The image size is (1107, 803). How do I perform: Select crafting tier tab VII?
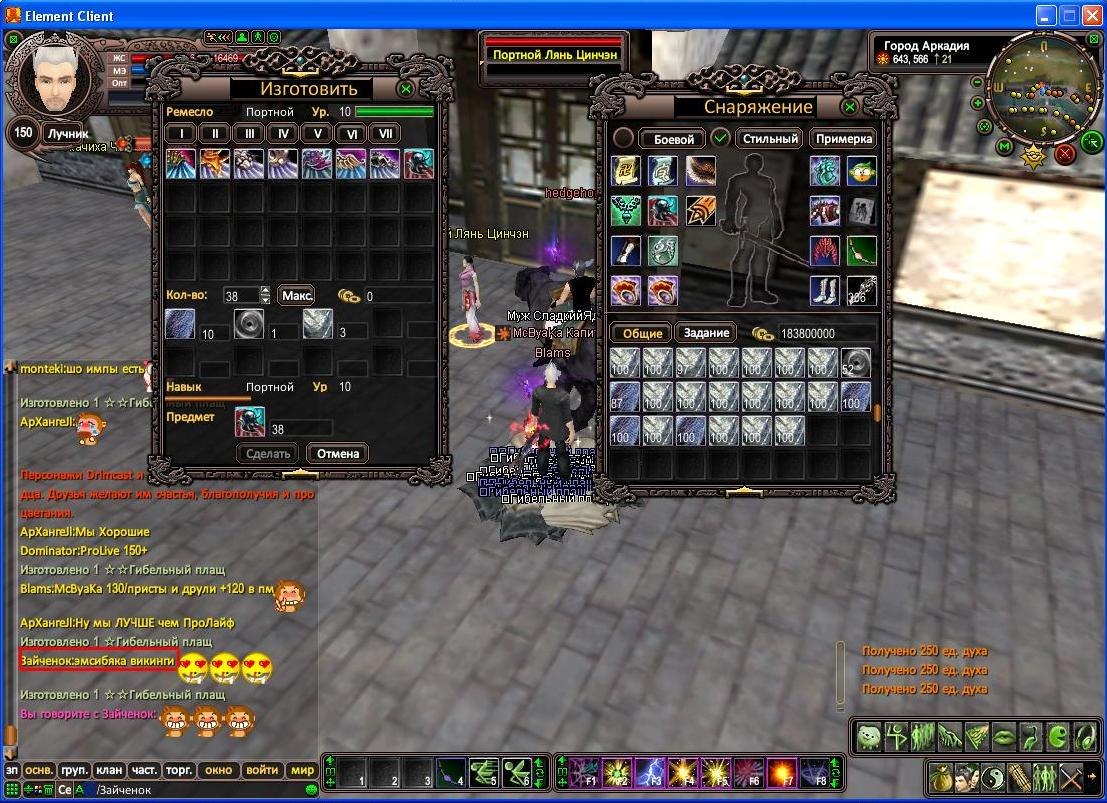pos(384,133)
